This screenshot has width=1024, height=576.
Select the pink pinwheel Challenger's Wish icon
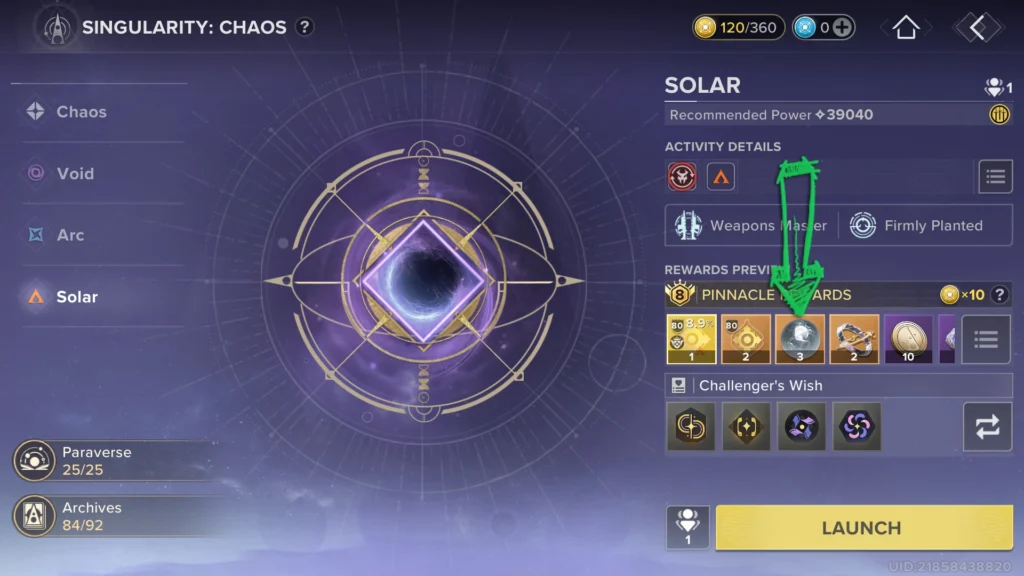pos(857,427)
